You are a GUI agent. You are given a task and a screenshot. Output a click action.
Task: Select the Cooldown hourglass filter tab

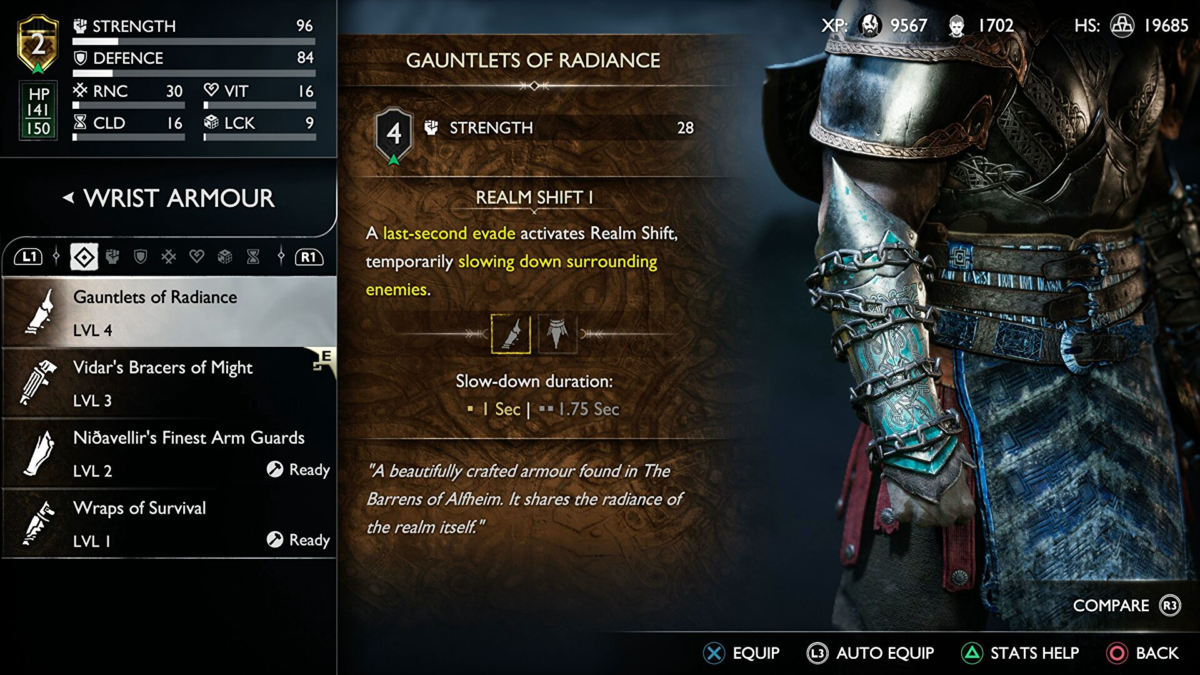coord(253,257)
